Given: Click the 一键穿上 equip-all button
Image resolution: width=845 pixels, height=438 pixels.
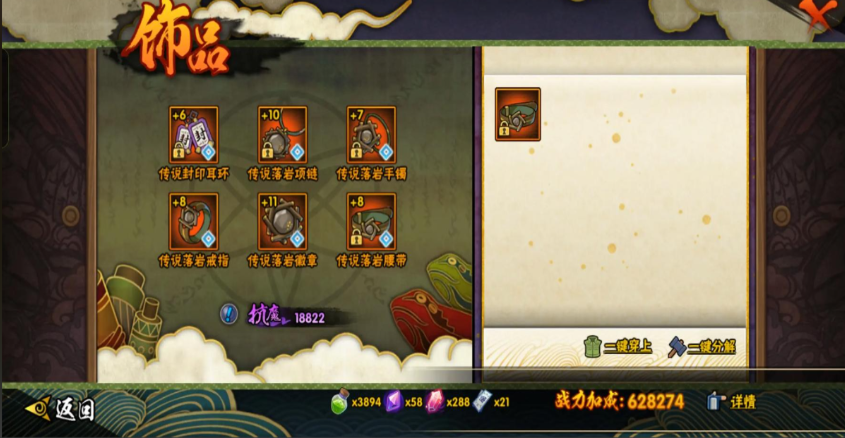Looking at the screenshot, I should (x=618, y=347).
